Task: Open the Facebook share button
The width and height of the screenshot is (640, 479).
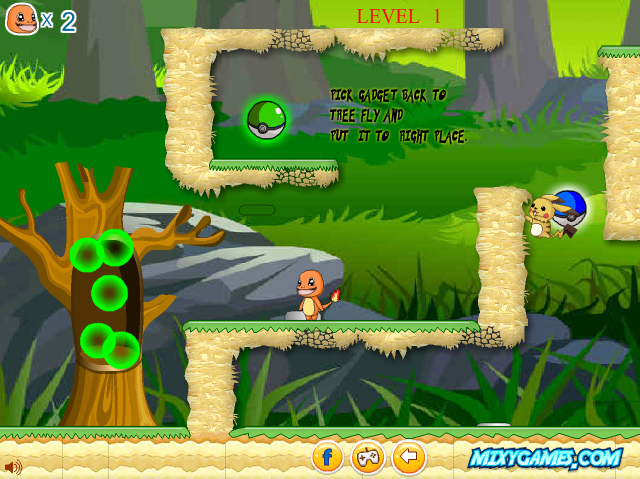Action: [x=327, y=458]
